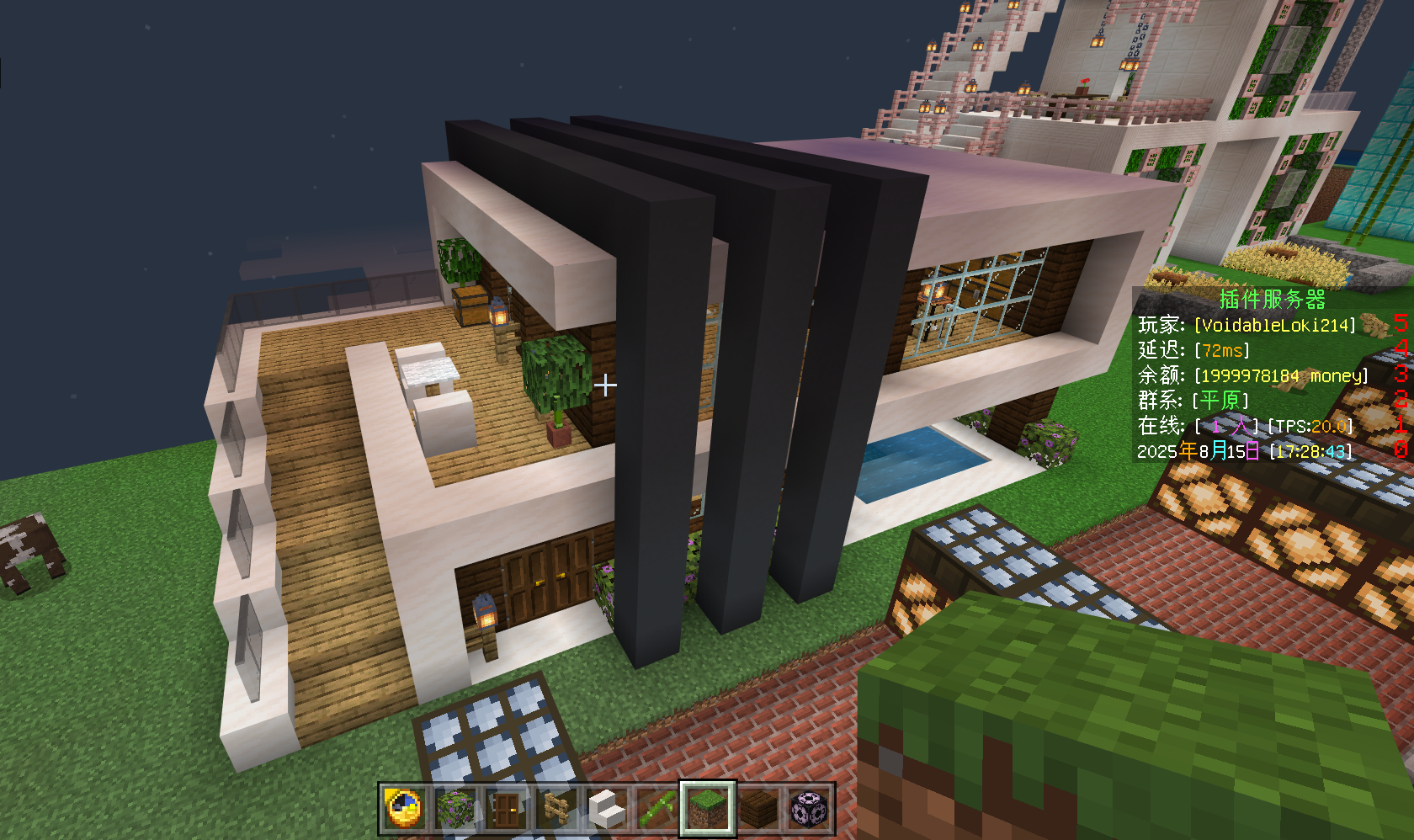
Task: Pick the white quartz stairs slot
Action: [607, 809]
